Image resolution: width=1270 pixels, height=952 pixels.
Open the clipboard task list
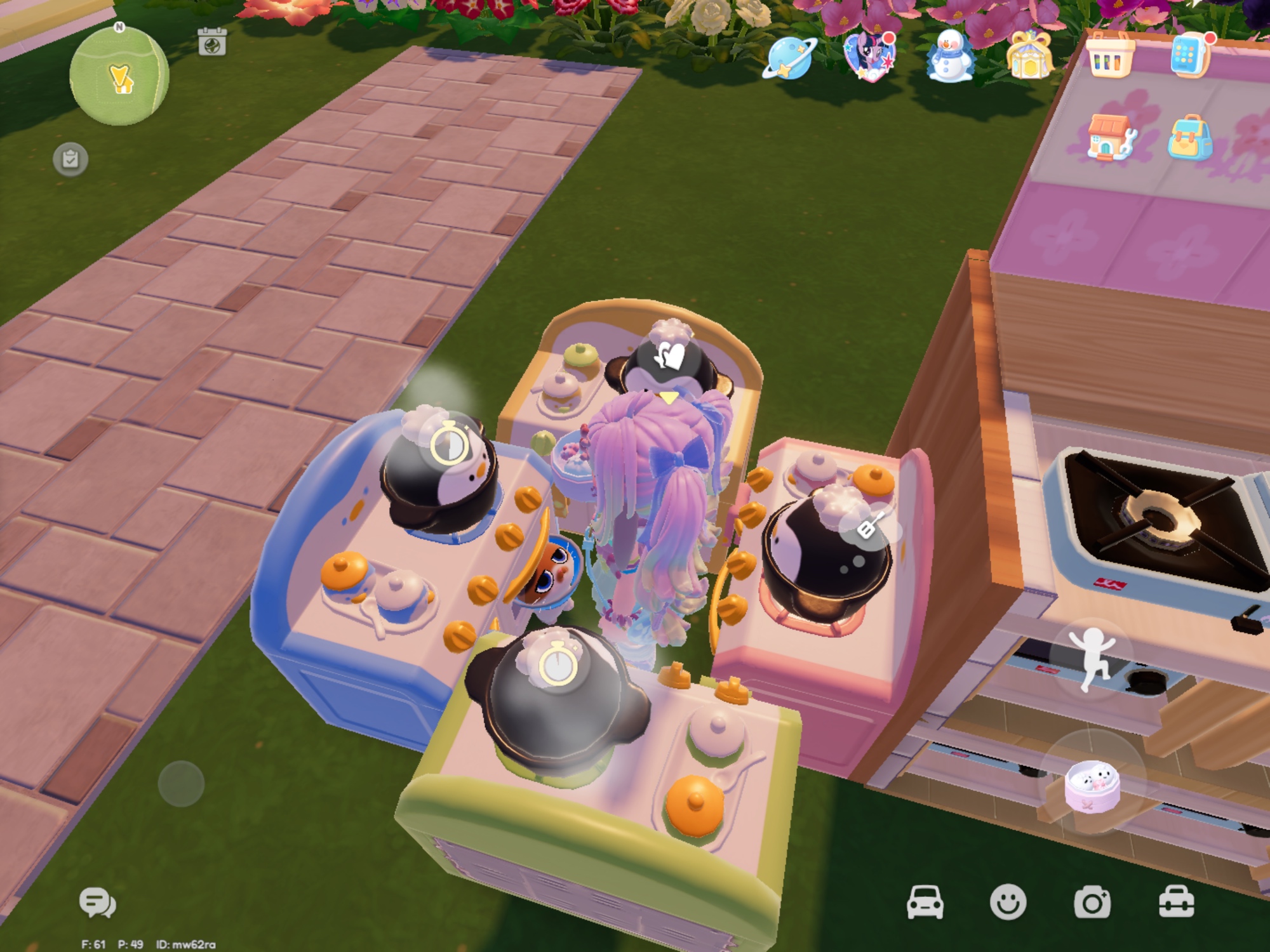pyautogui.click(x=70, y=159)
